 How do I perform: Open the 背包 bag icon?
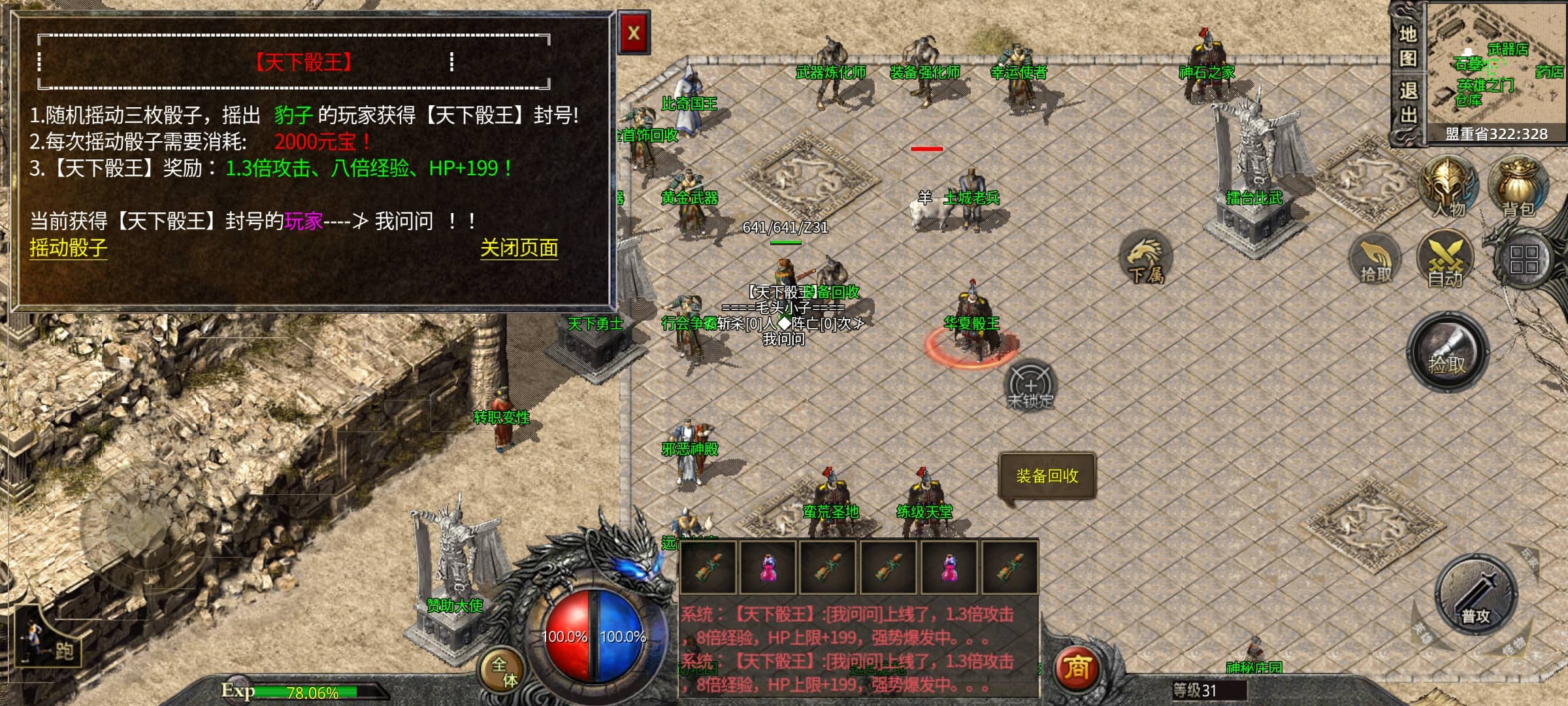point(1518,188)
